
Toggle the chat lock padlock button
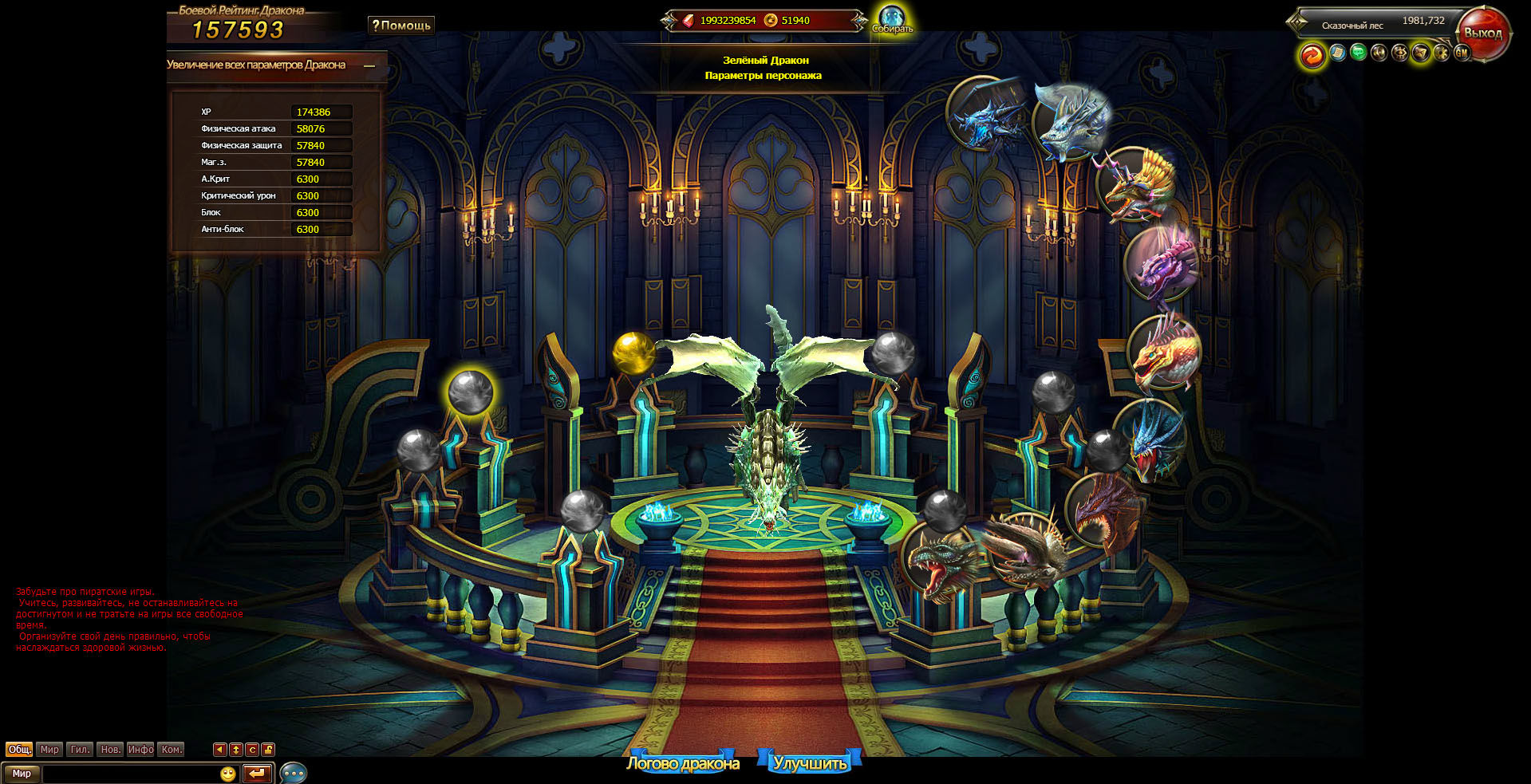tap(268, 750)
